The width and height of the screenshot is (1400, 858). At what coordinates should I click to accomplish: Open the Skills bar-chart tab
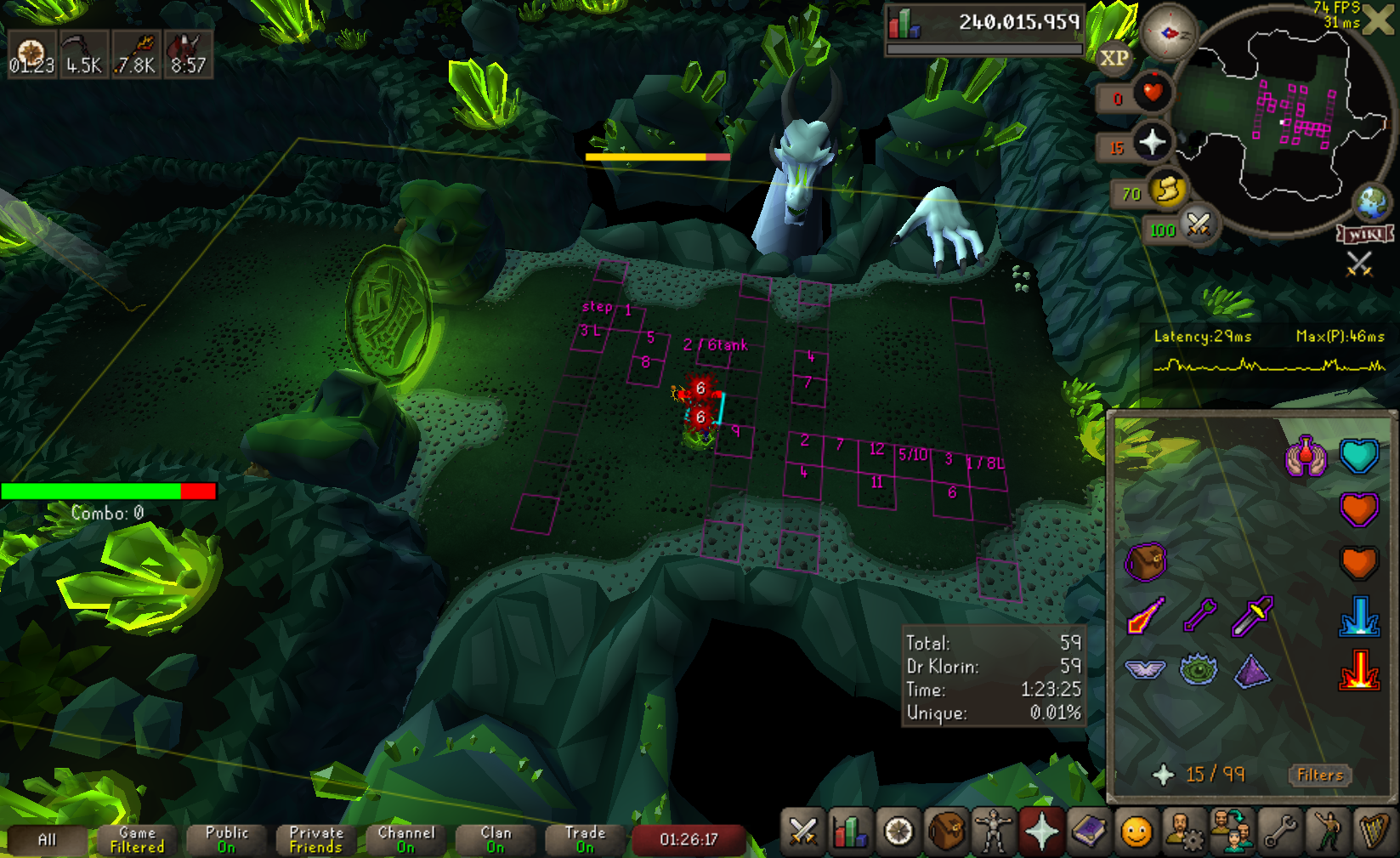tap(850, 831)
